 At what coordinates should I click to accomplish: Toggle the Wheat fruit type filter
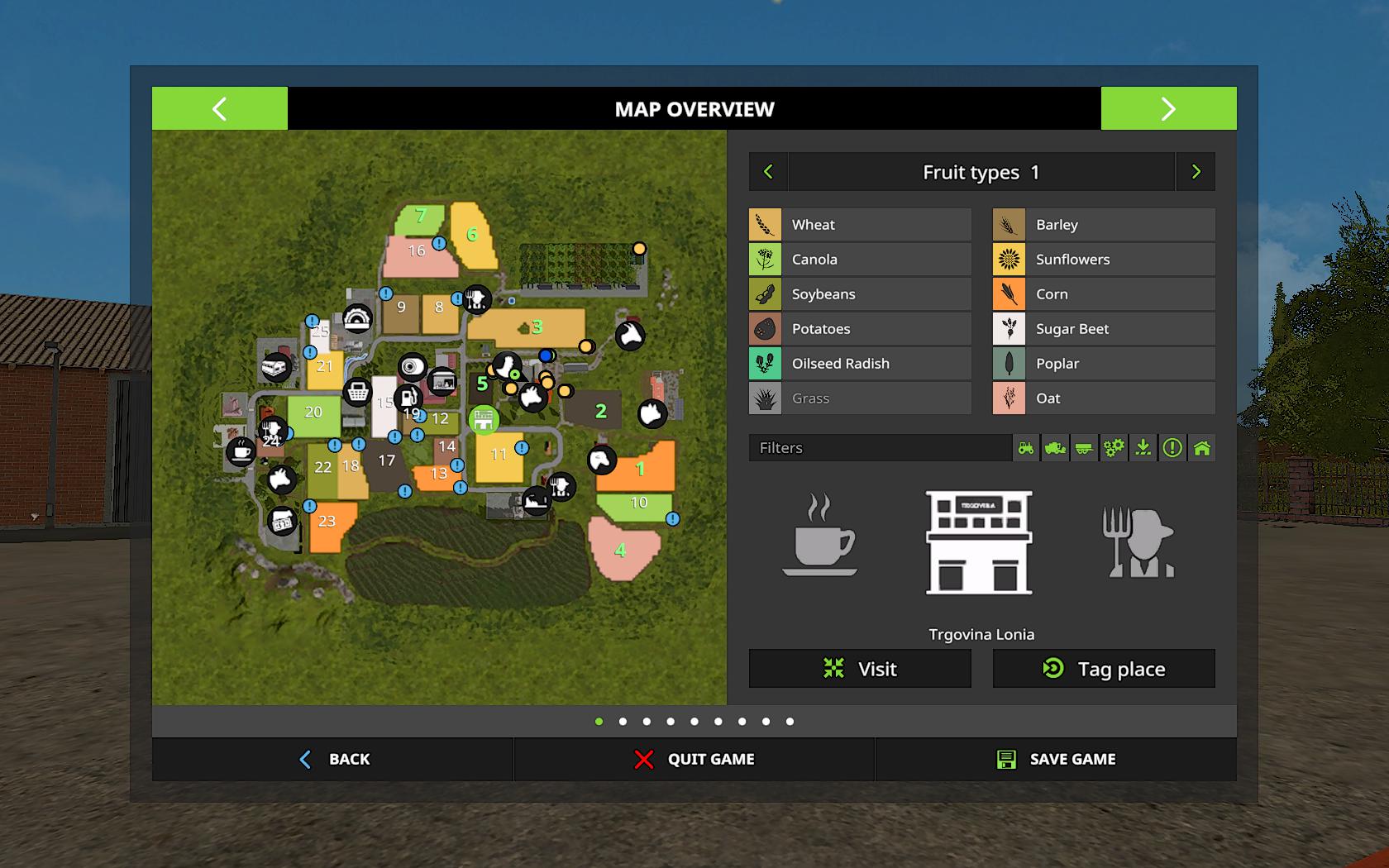click(x=860, y=225)
